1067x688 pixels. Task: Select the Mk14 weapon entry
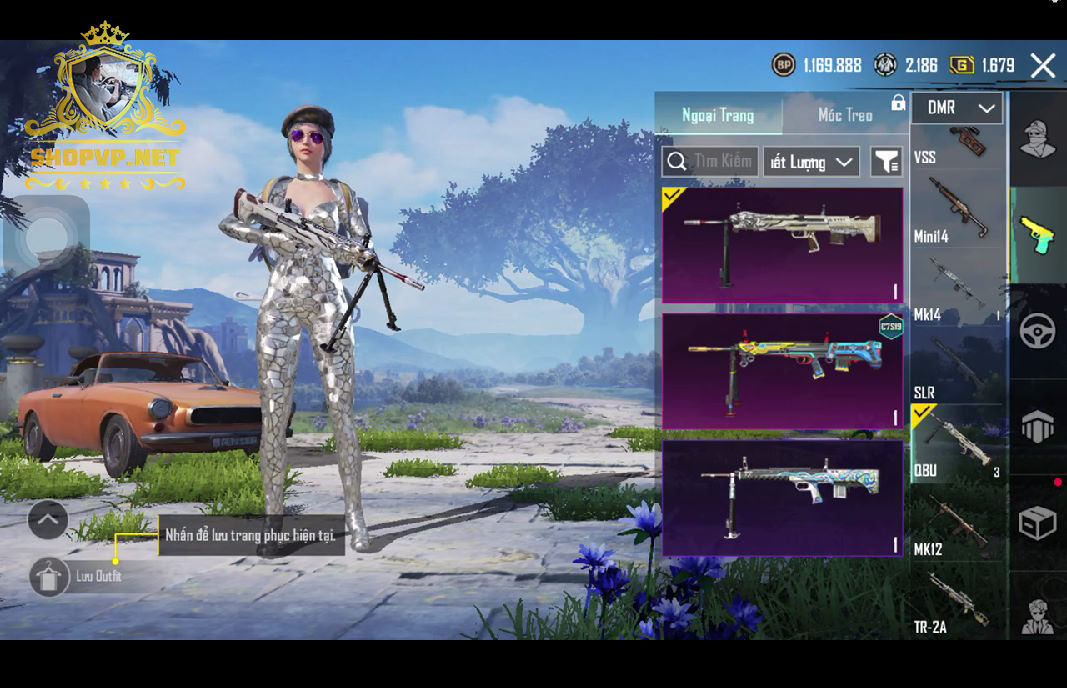tap(957, 290)
